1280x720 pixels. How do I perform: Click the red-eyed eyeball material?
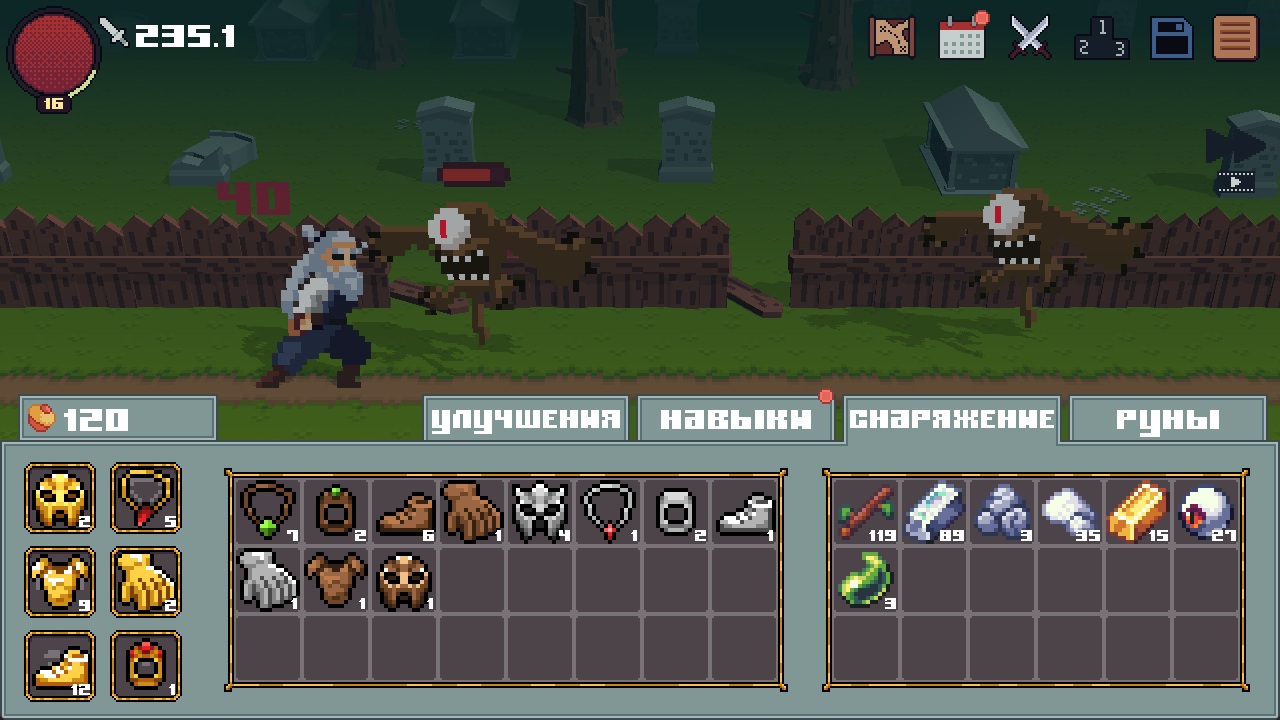pyautogui.click(x=1206, y=511)
